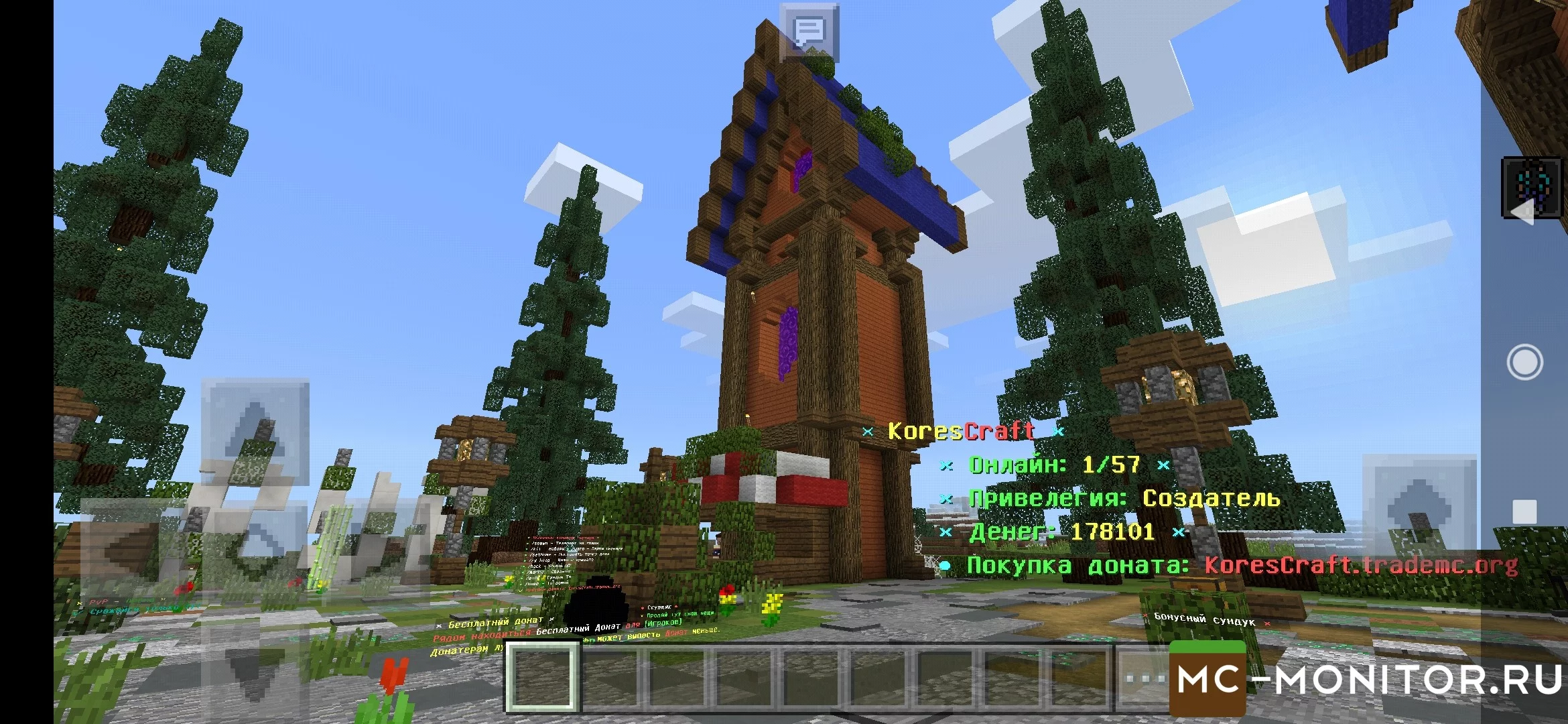
Task: Tap the Android recent apps square button
Action: (1524, 512)
